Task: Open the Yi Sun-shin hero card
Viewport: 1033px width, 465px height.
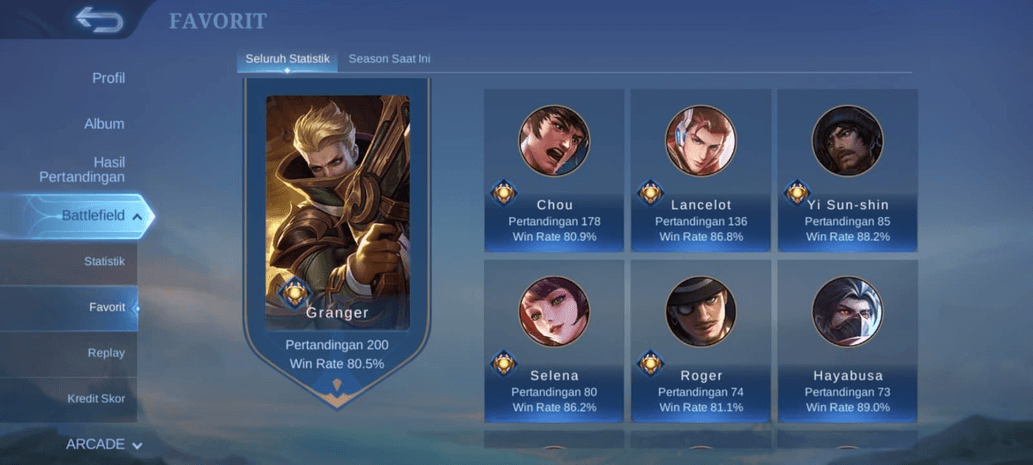Action: 847,170
